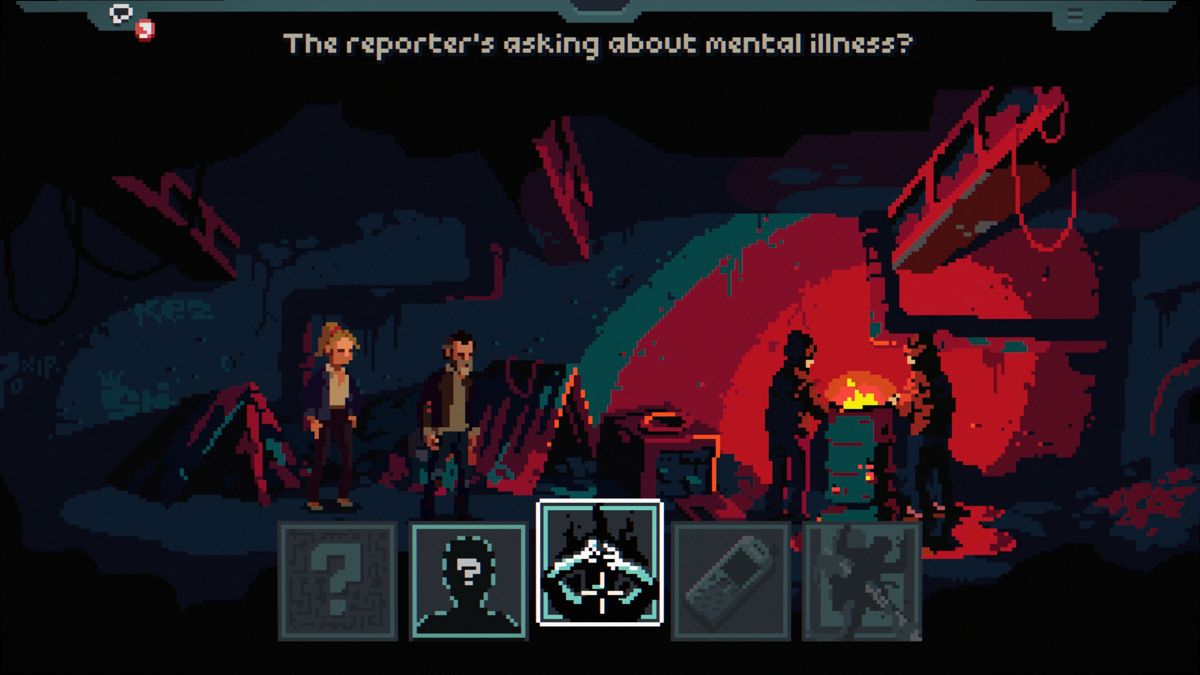Select the maze question mark topic
The image size is (1200, 675).
(x=338, y=580)
